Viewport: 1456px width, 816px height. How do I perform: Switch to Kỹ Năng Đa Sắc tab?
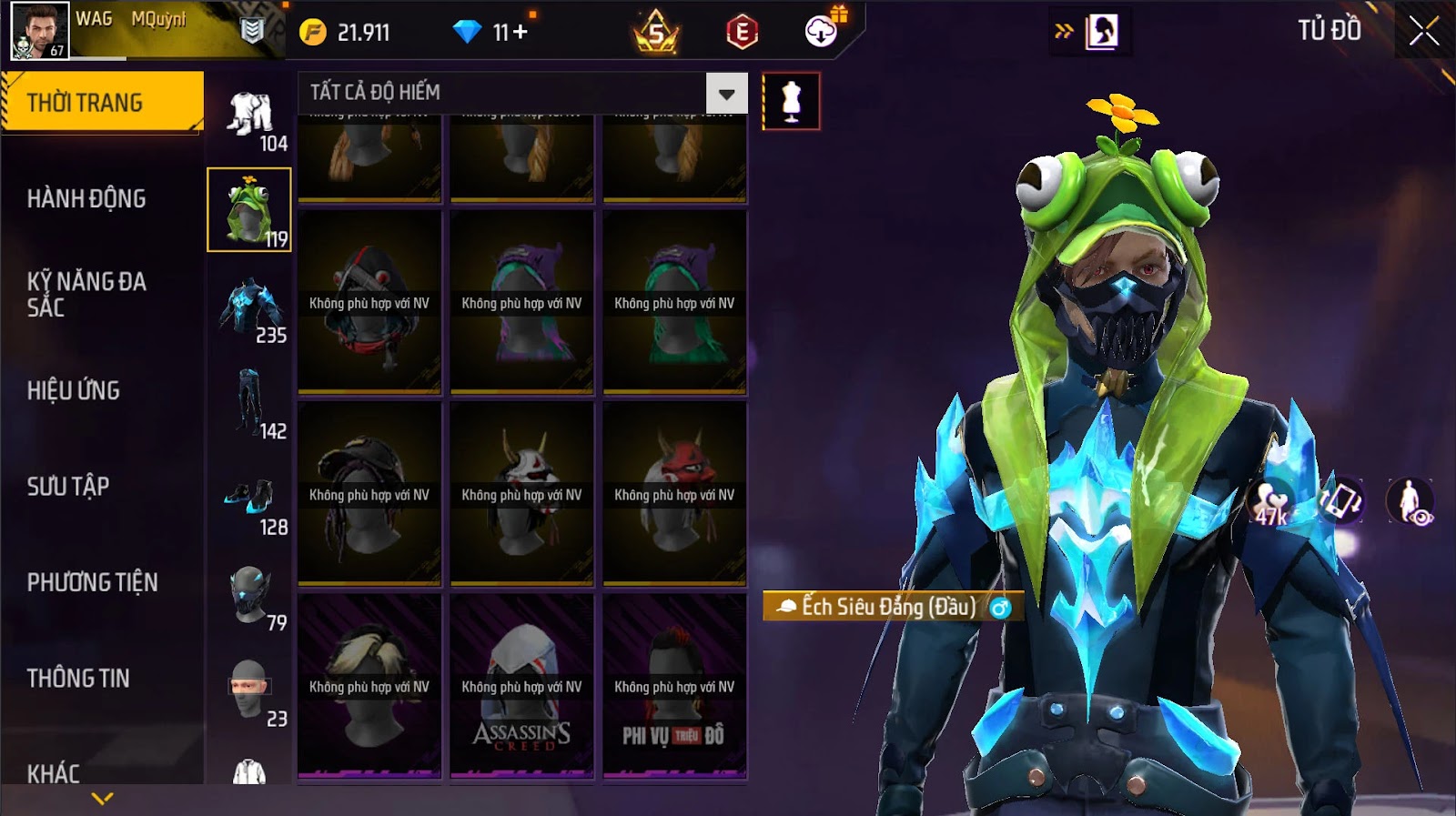(x=86, y=294)
